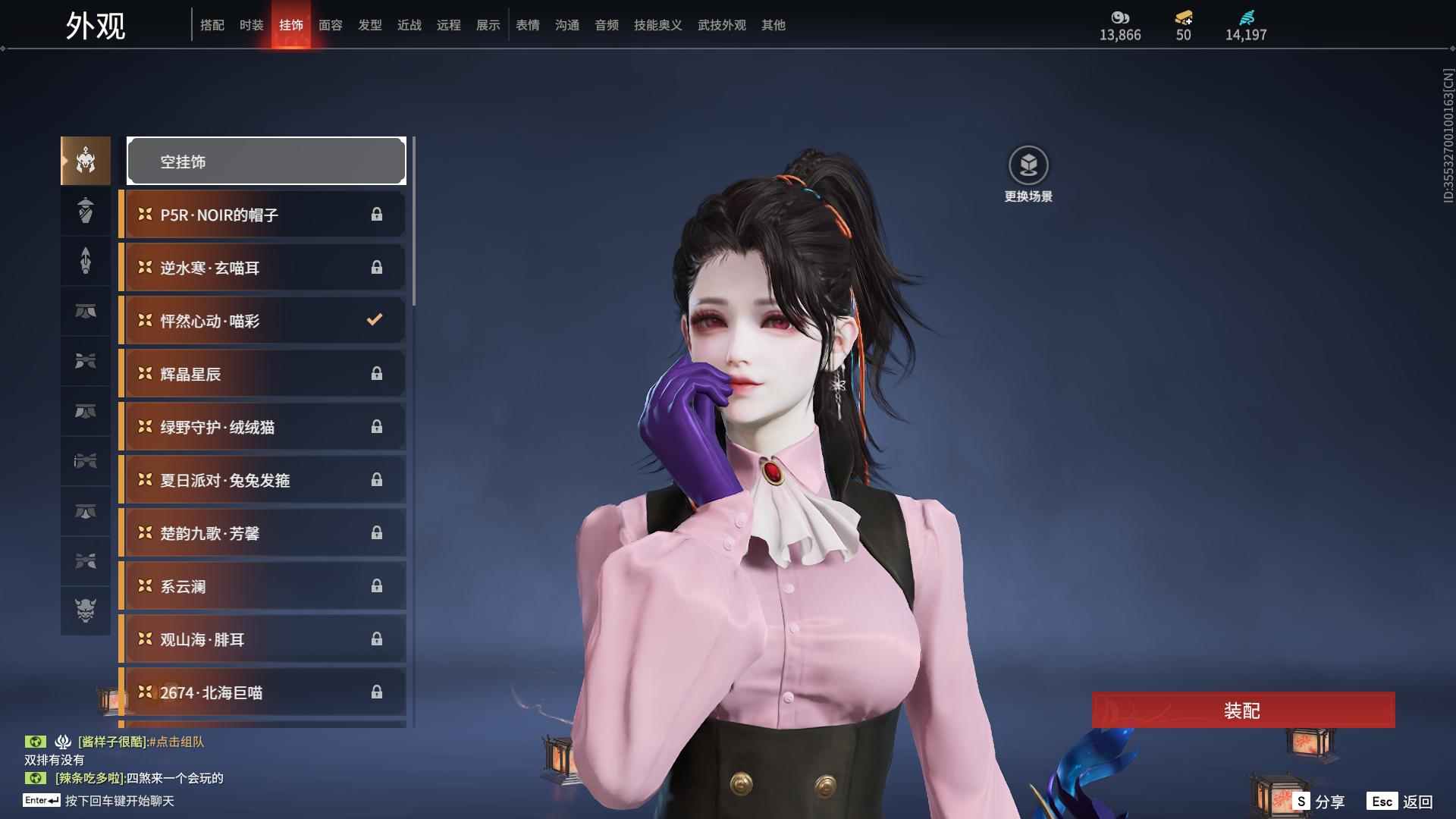Open the 面容 tab

click(330, 25)
